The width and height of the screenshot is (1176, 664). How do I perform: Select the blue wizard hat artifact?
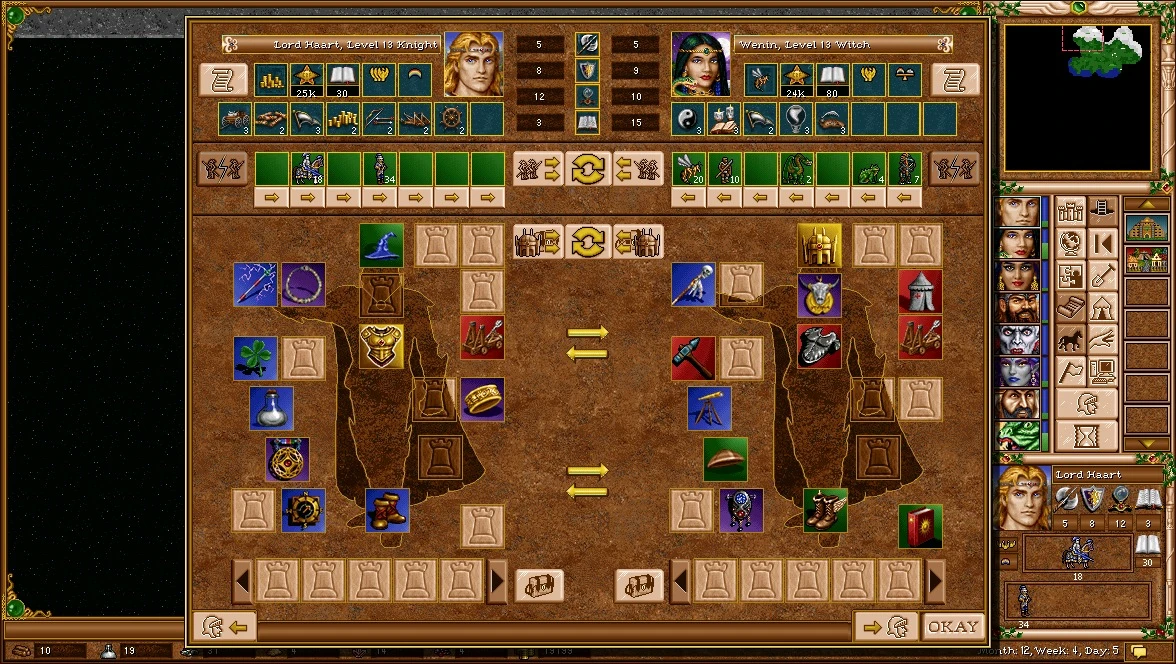point(381,245)
